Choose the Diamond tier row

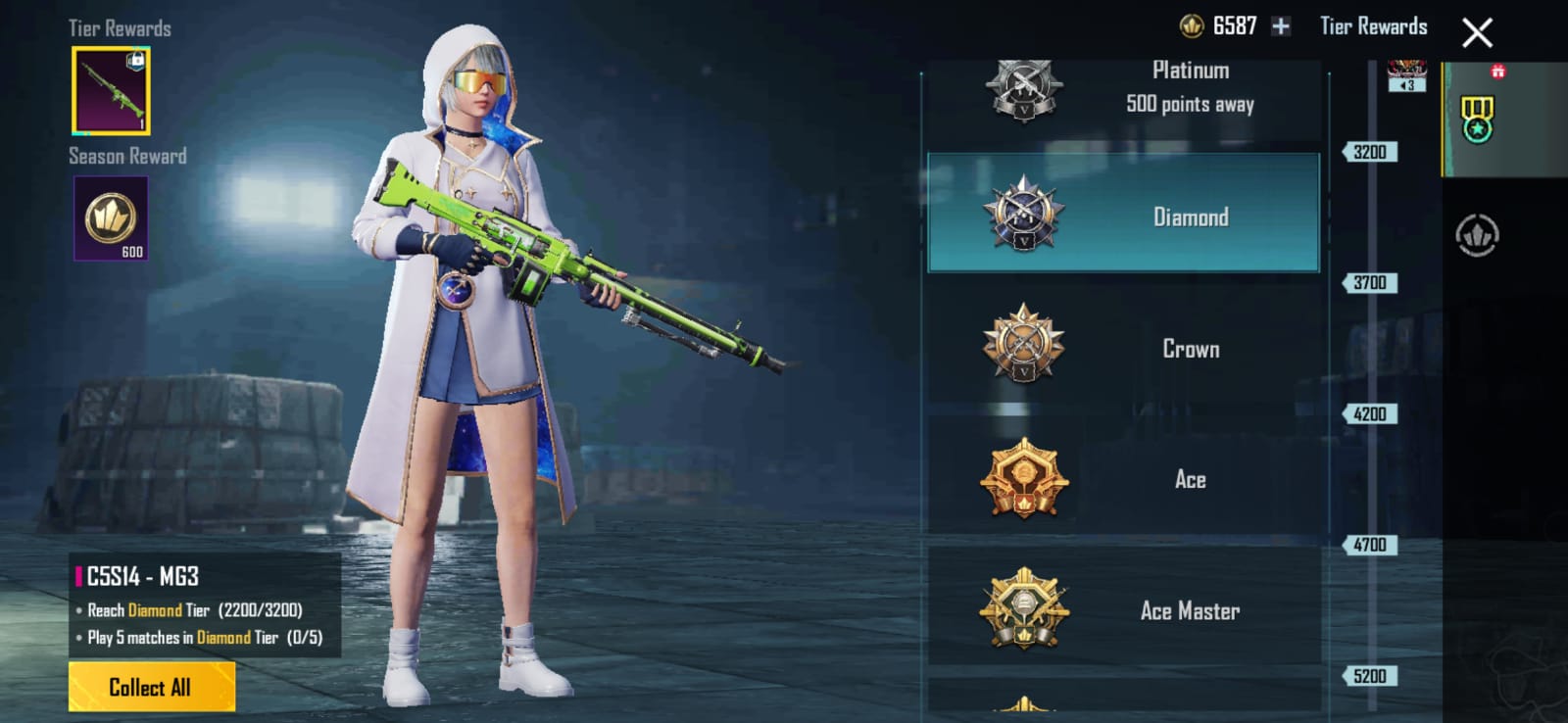[1123, 214]
